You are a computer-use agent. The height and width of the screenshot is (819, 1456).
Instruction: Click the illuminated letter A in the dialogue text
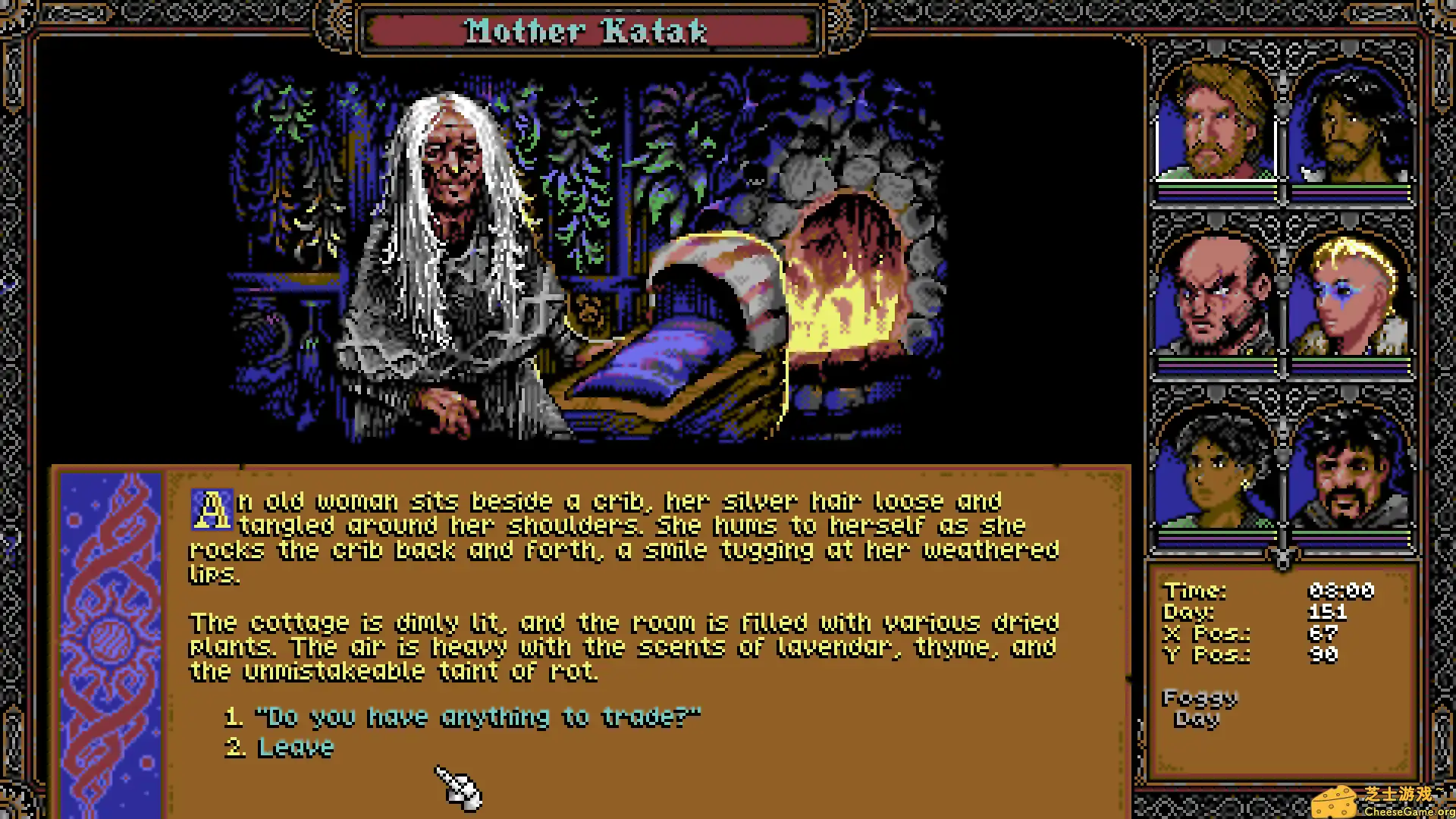tap(212, 507)
